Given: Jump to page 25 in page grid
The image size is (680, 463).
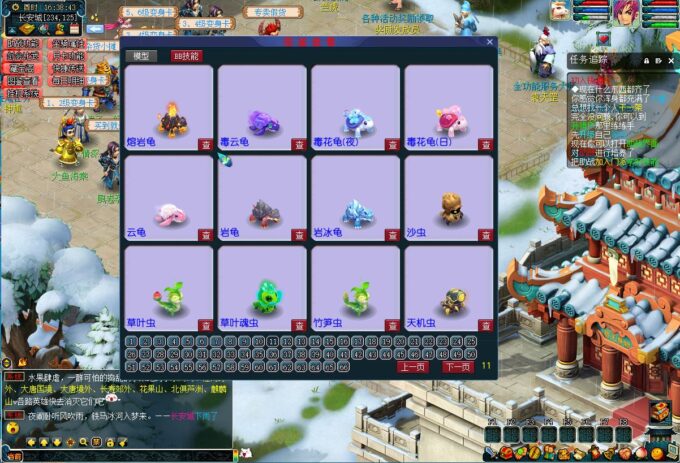Looking at the screenshot, I should (471, 341).
